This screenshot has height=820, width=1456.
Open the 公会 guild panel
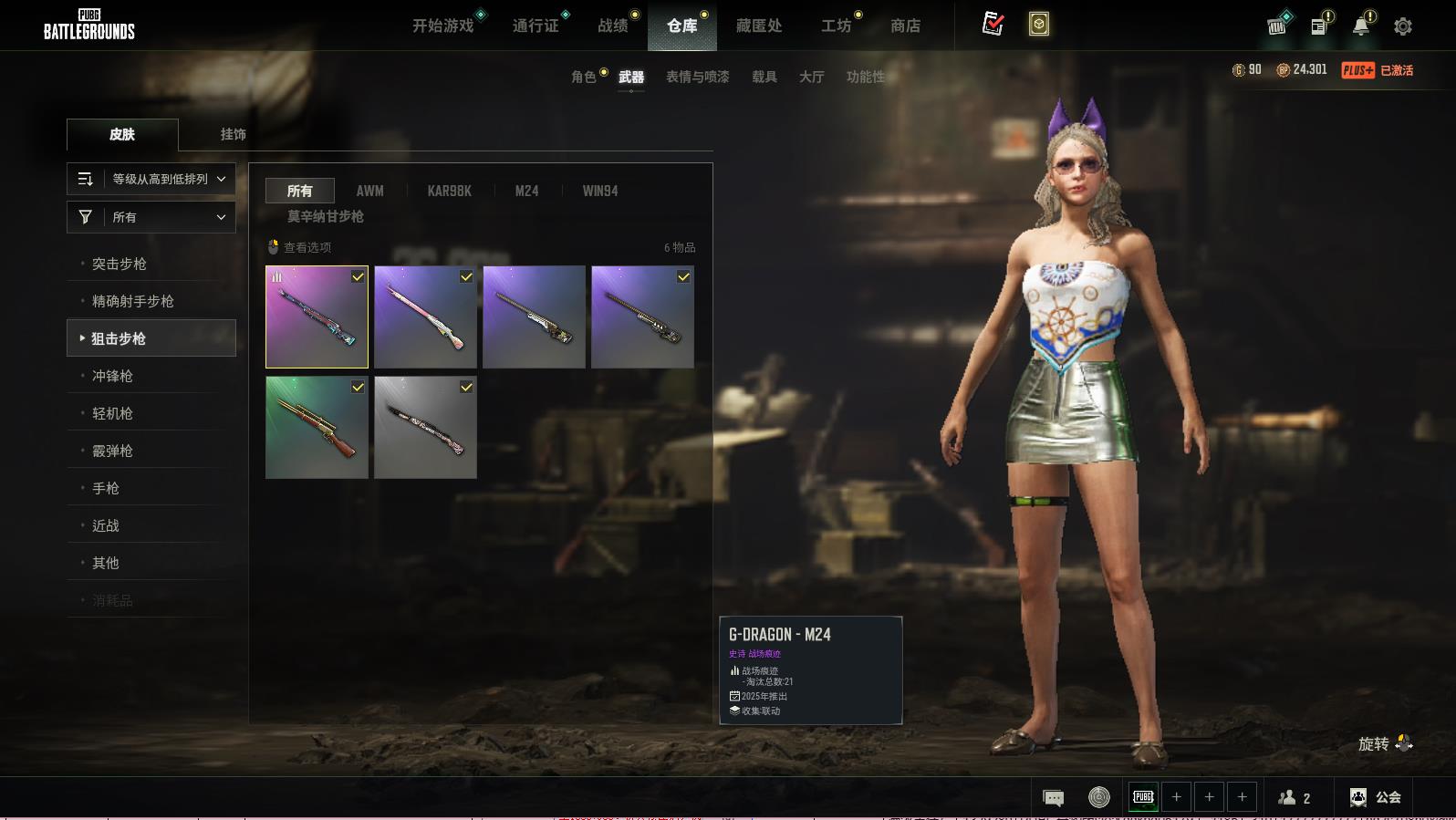tap(1376, 797)
